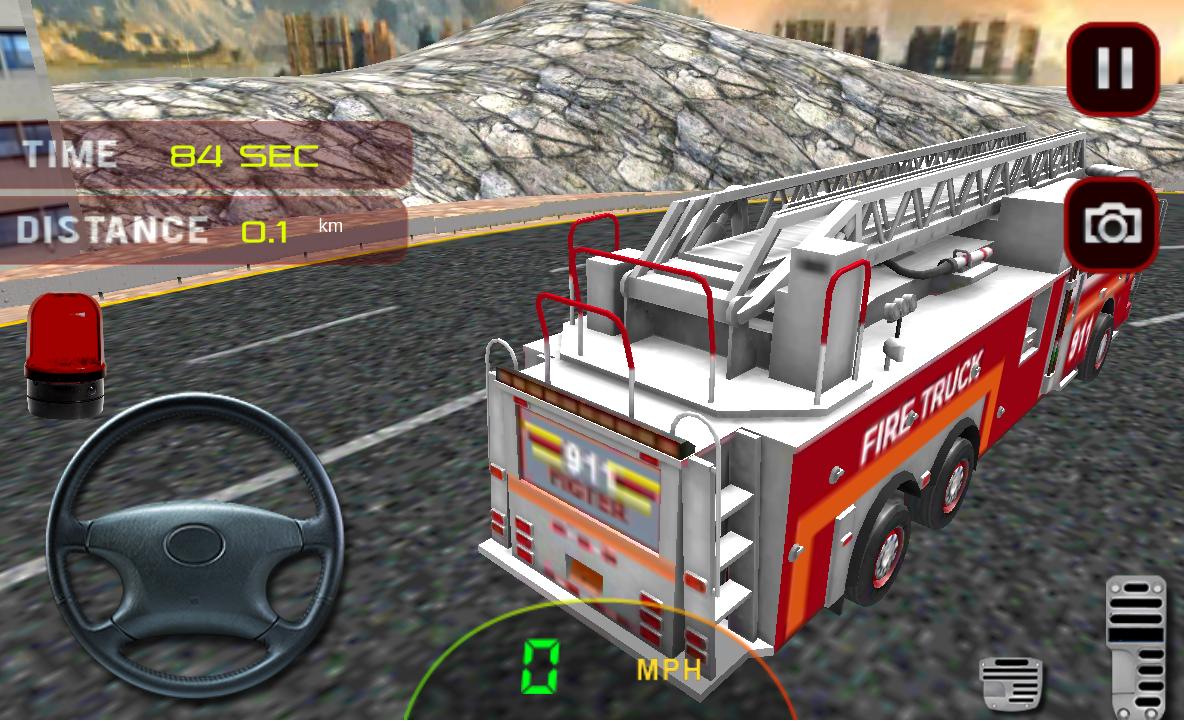The width and height of the screenshot is (1184, 721).
Task: Toggle the red siren light
Action: pos(65,355)
